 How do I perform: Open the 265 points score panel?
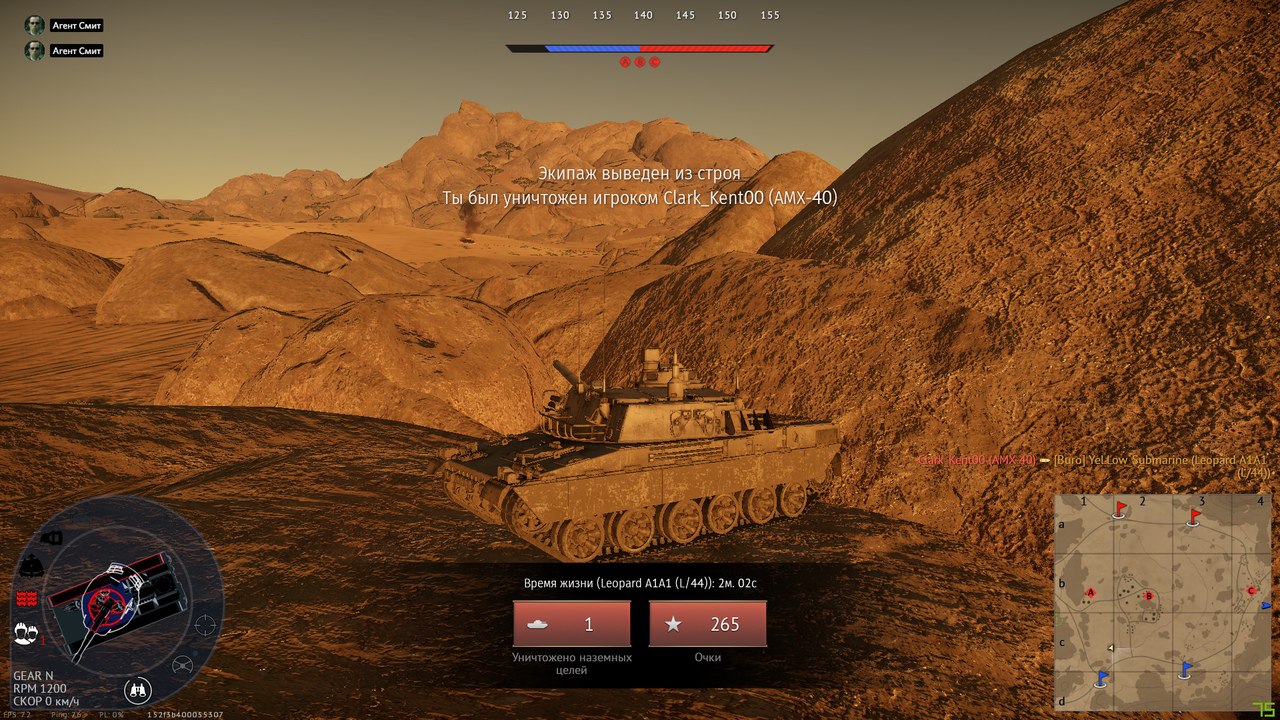(x=708, y=624)
